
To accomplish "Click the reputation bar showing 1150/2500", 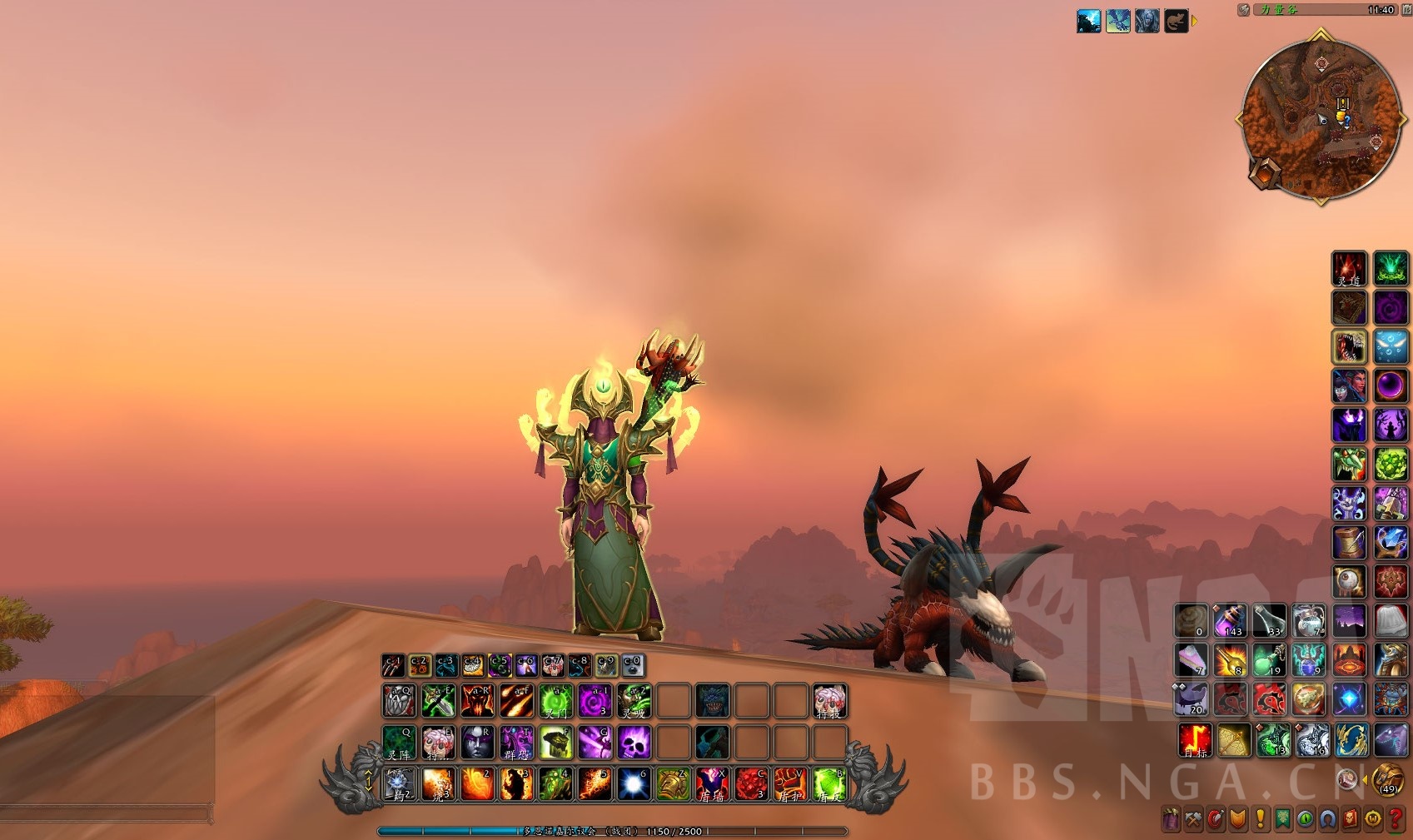I will pyautogui.click(x=673, y=832).
